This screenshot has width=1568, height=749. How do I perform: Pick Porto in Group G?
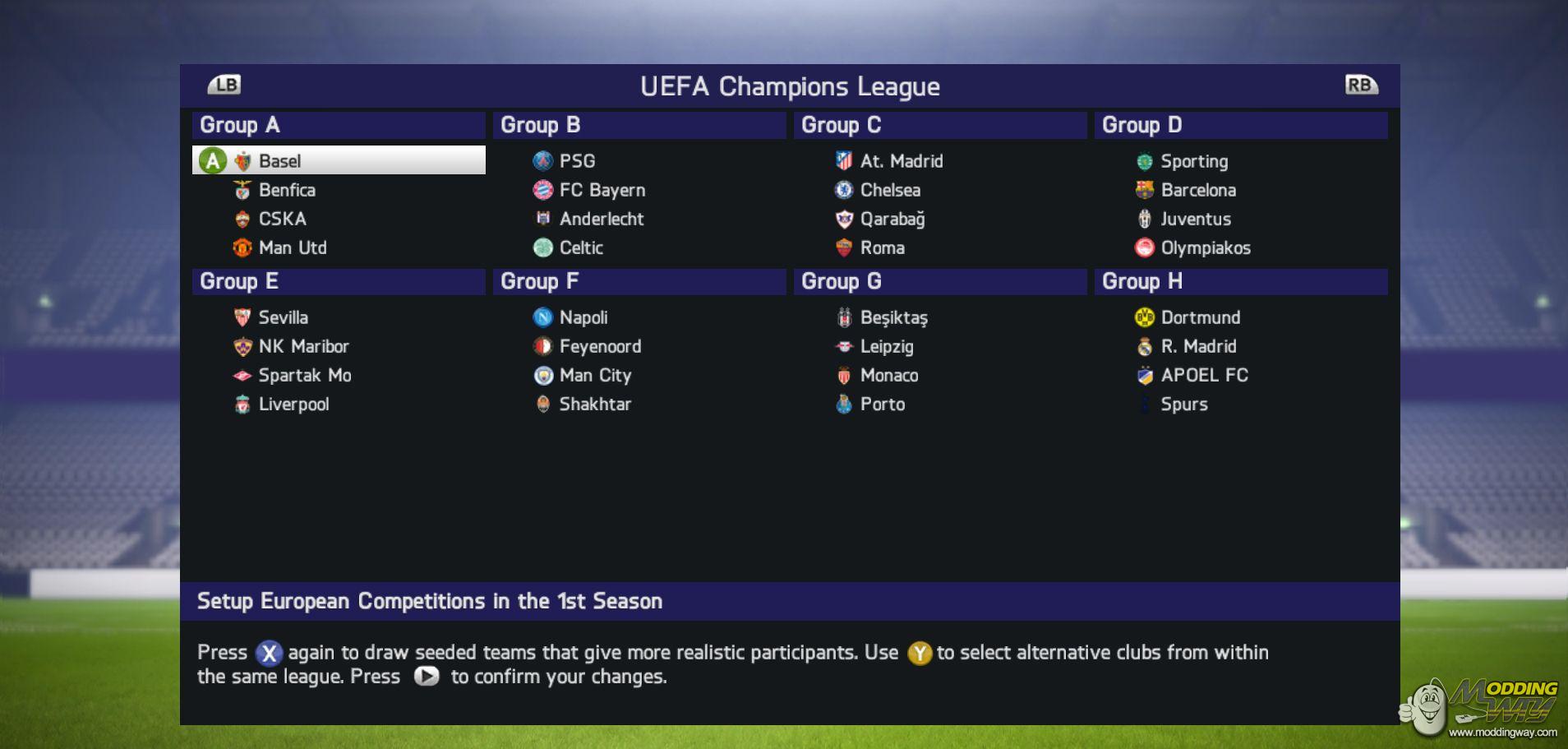882,404
